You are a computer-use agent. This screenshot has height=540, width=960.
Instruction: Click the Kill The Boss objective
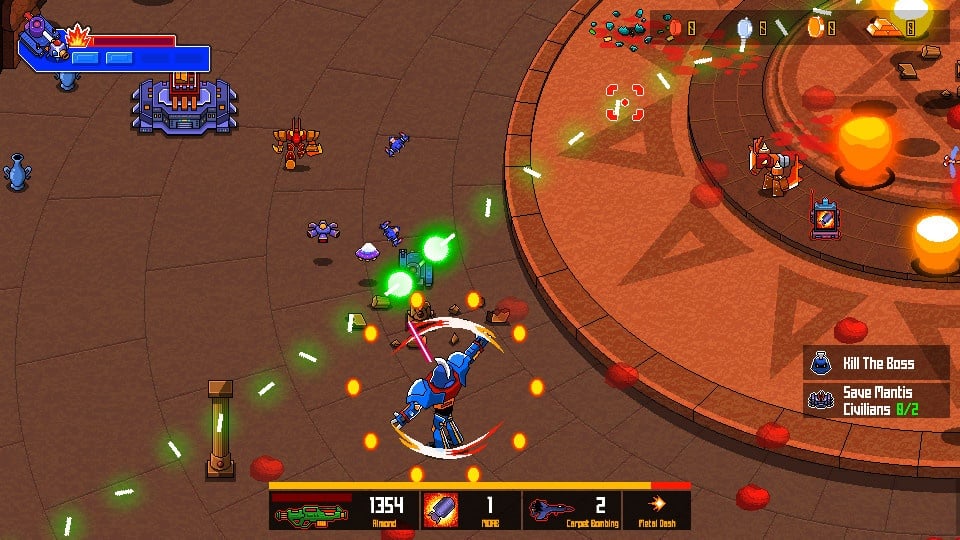[876, 362]
